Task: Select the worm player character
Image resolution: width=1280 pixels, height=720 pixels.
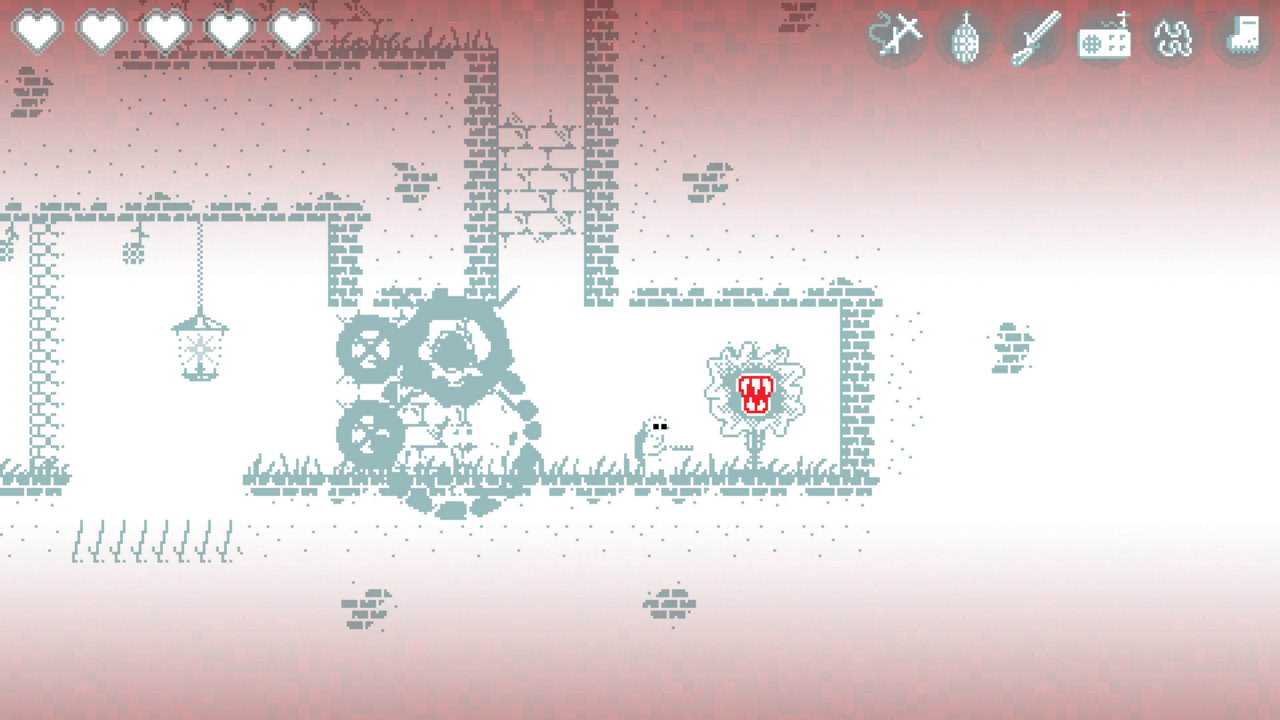Action: click(655, 435)
